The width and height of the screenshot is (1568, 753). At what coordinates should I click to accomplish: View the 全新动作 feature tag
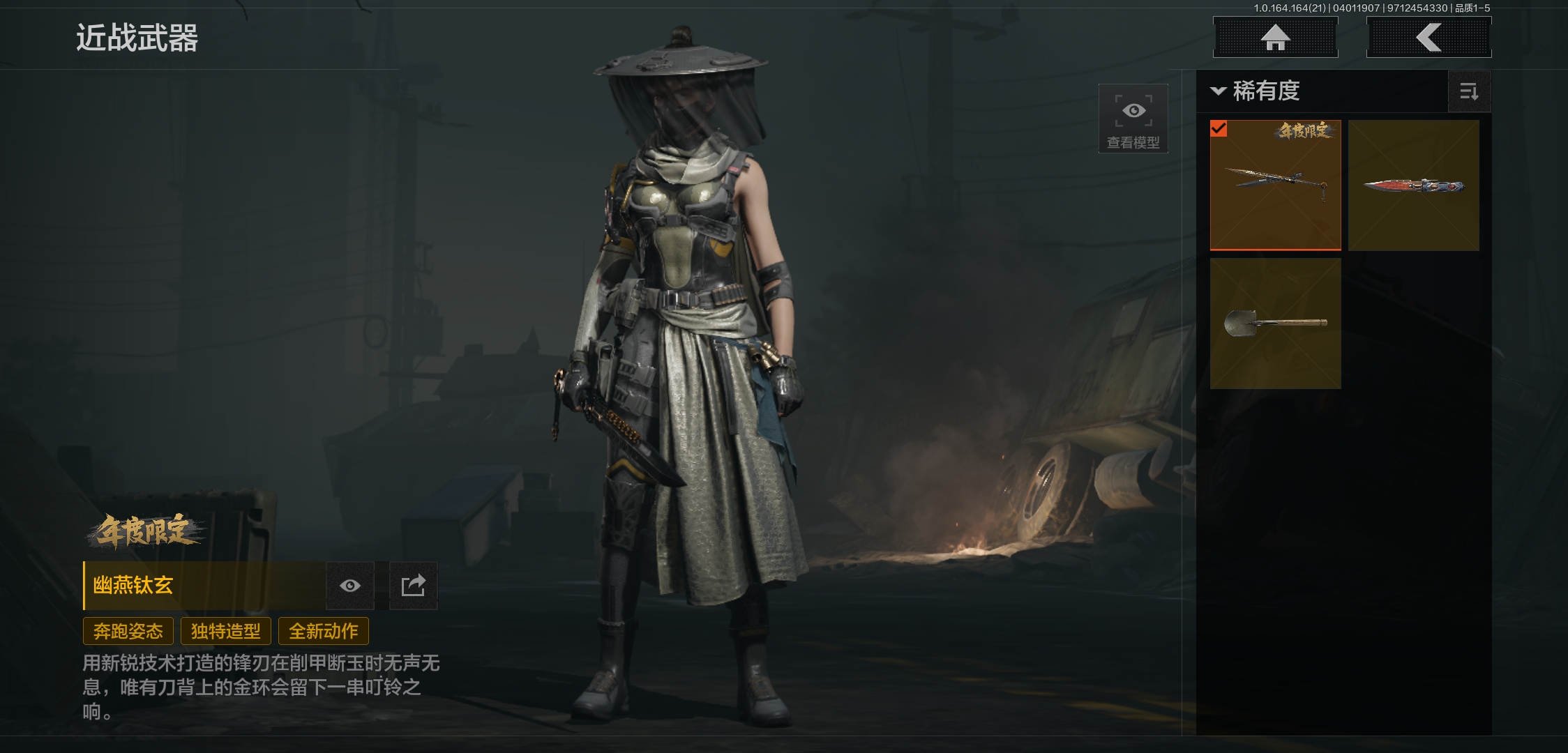(324, 632)
